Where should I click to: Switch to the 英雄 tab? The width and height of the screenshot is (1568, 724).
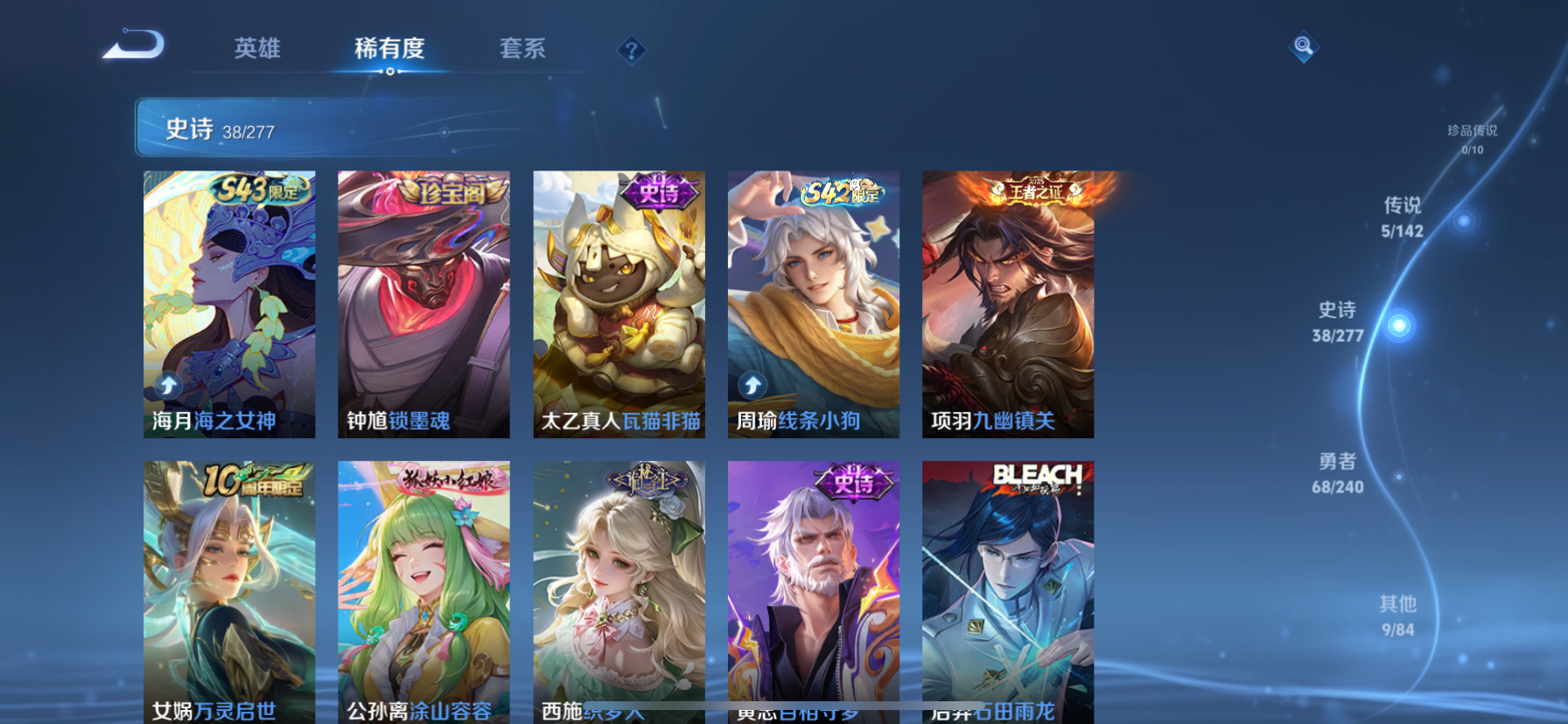pyautogui.click(x=255, y=50)
